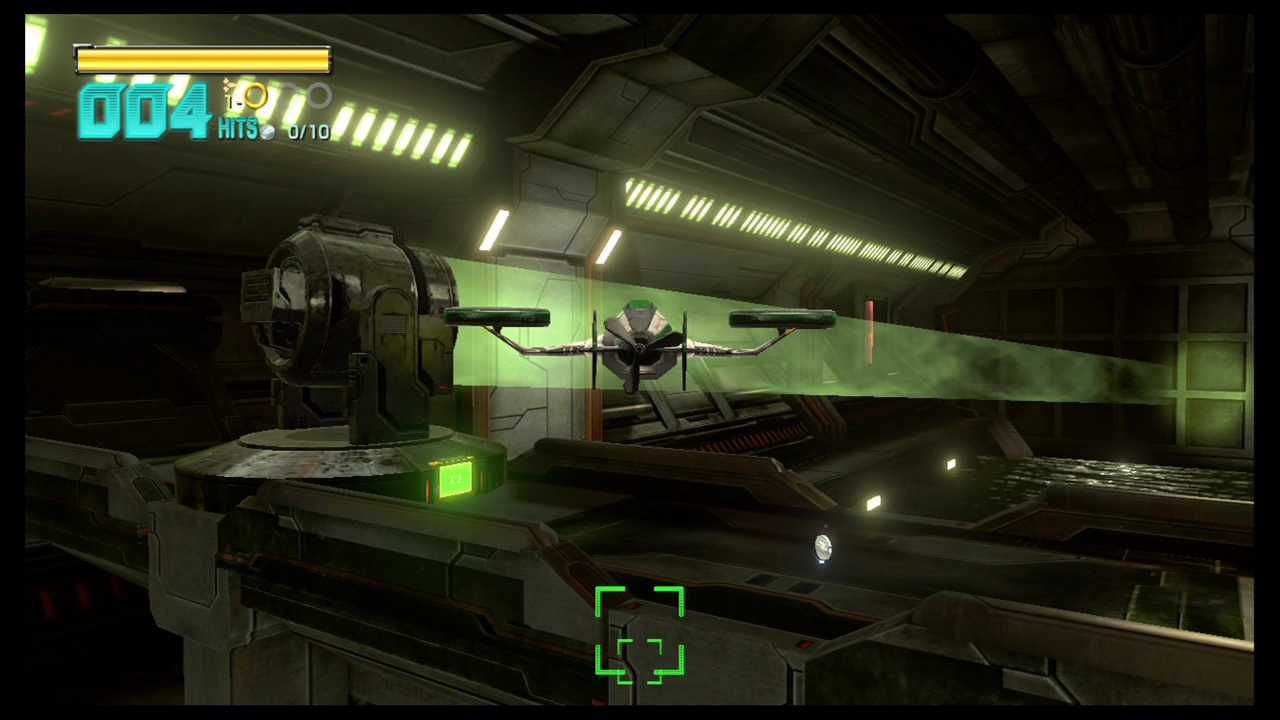Screen dimensions: 1280x720
Task: Click the red vertical hazard strip on the wall
Action: pyautogui.click(x=869, y=330)
